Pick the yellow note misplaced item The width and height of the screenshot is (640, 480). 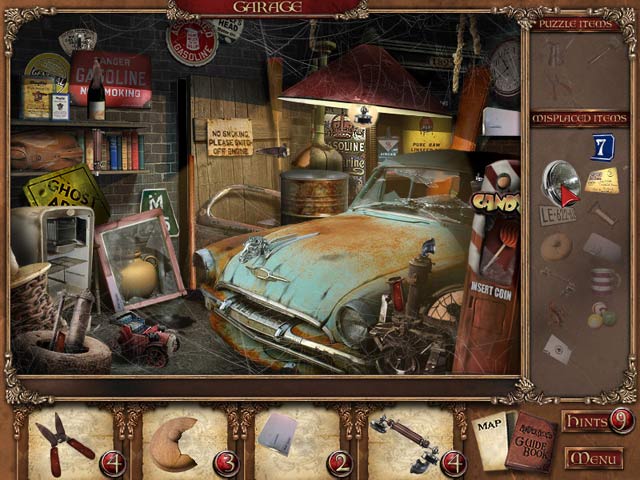click(x=602, y=181)
